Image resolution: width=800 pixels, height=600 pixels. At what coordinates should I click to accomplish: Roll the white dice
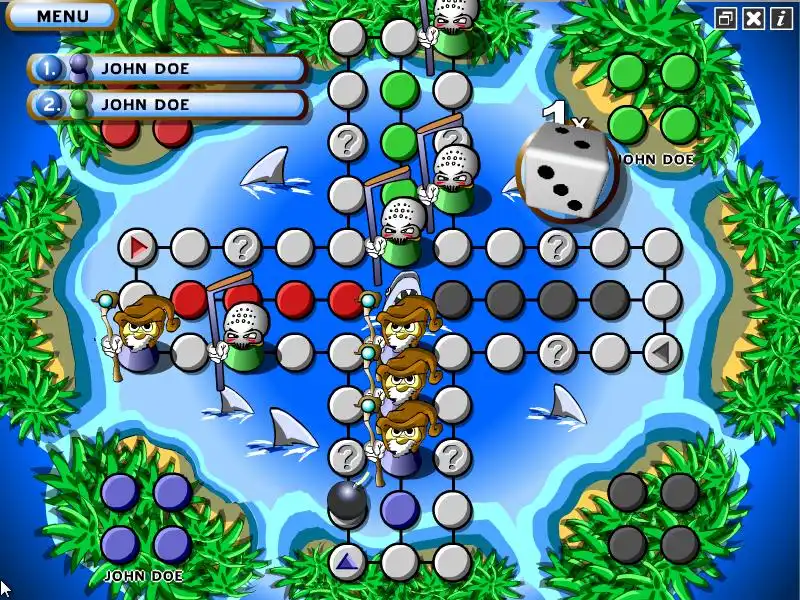tap(561, 170)
